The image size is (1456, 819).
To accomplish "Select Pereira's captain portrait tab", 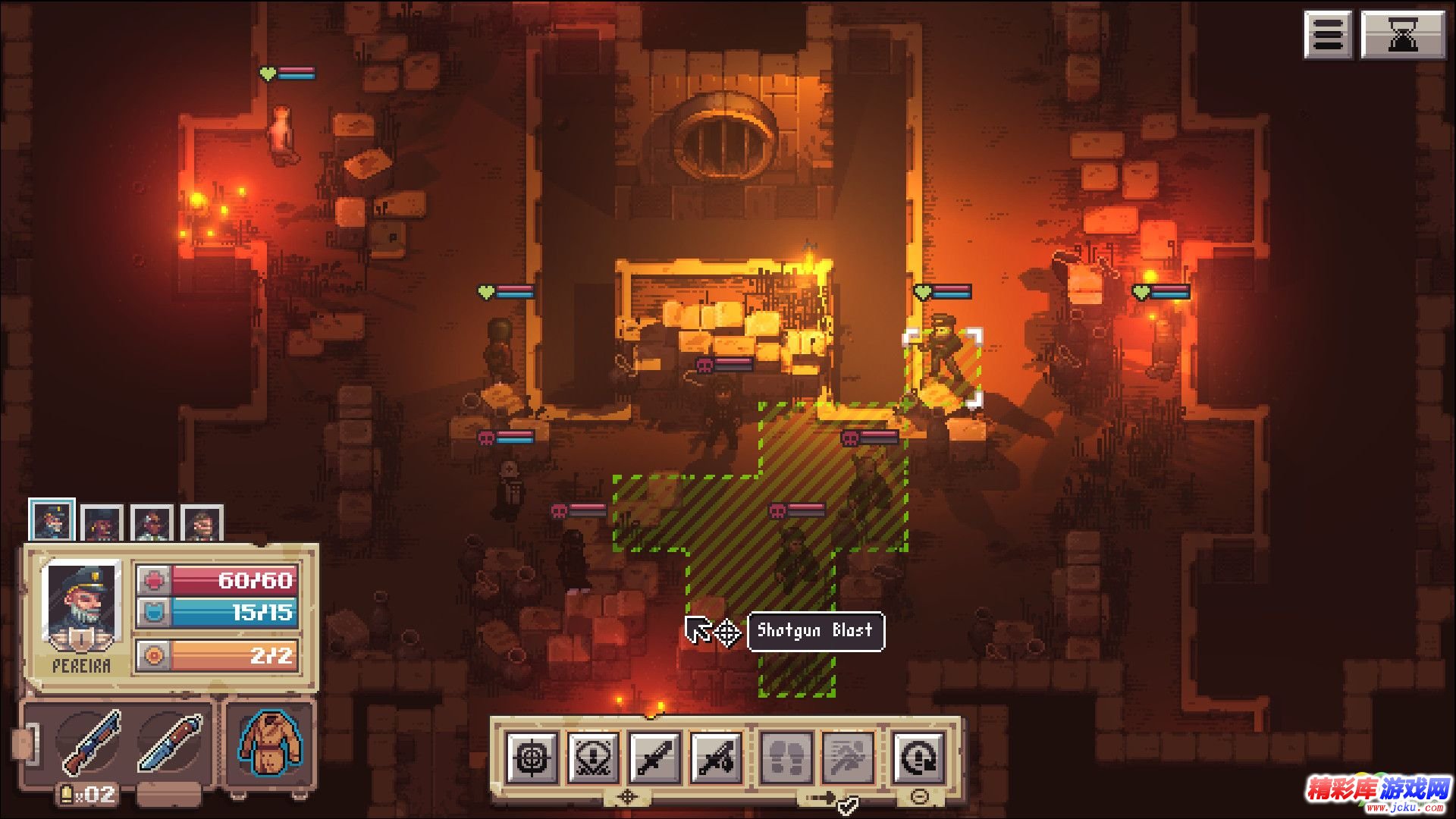I will tap(52, 521).
